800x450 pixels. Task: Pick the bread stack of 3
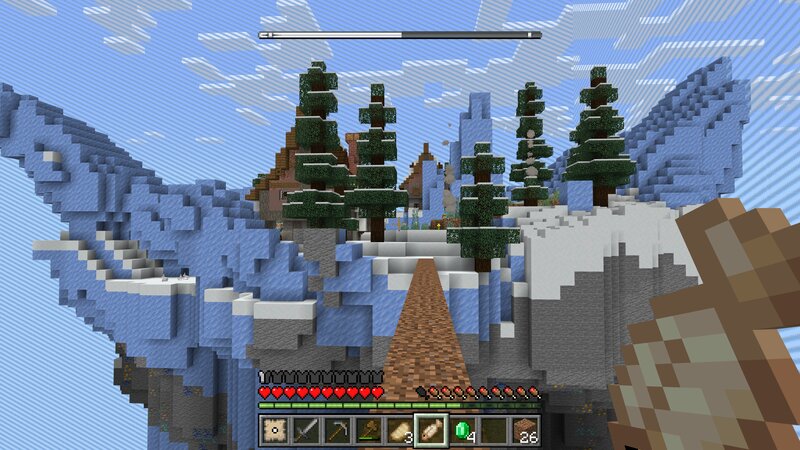[x=400, y=431]
